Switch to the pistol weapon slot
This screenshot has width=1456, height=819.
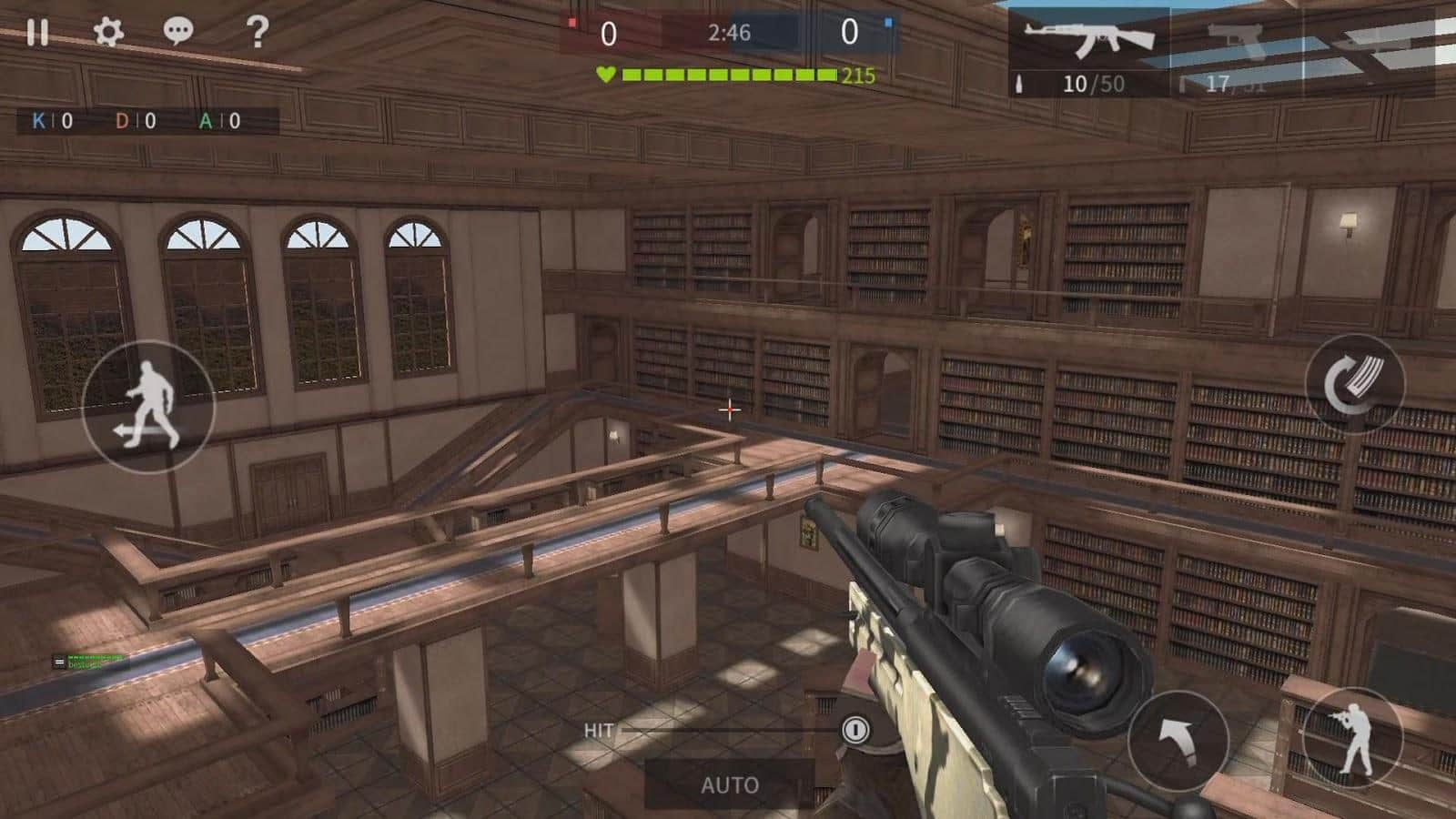(1236, 51)
